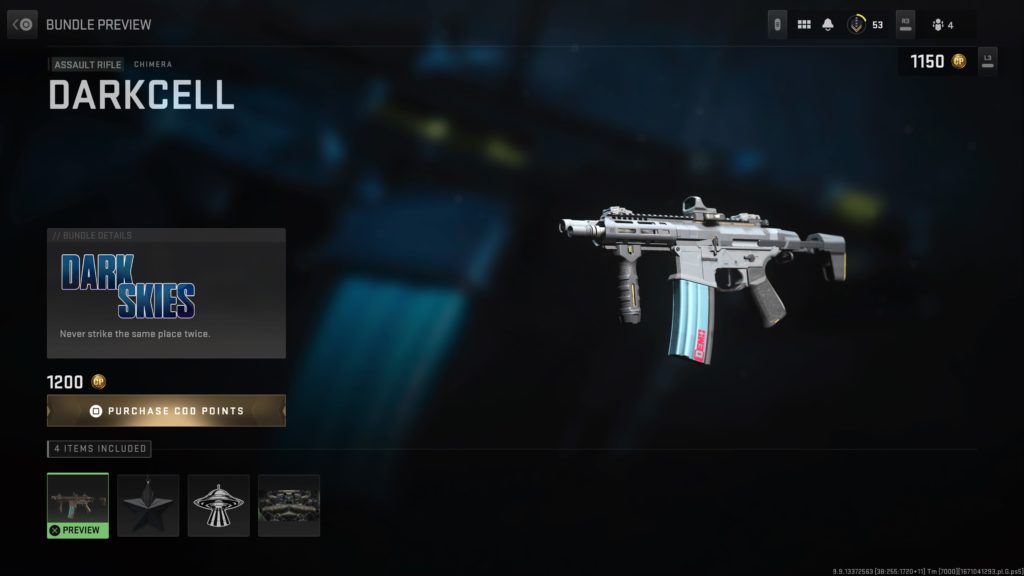Open the social party menu
1024x576 pixels.
coord(943,24)
